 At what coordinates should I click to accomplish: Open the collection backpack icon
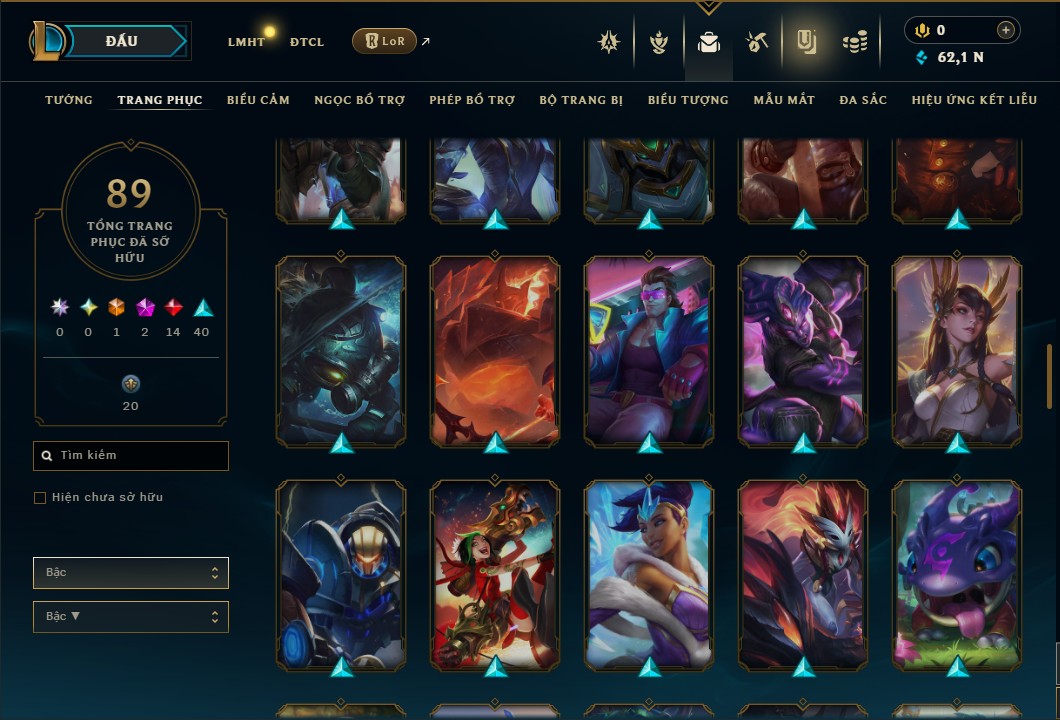pyautogui.click(x=709, y=42)
